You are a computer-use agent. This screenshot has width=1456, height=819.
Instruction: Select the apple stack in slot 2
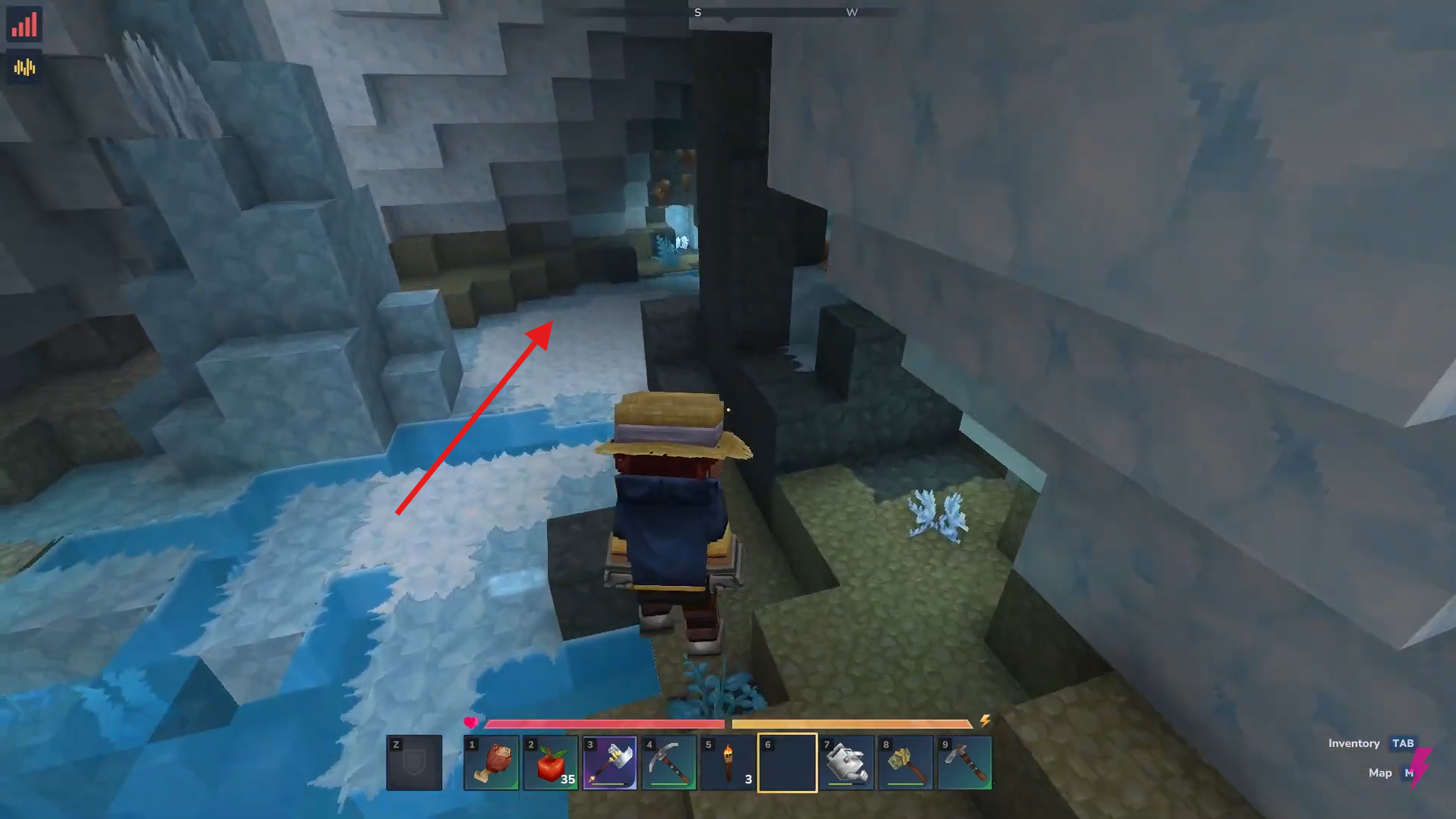(x=550, y=763)
